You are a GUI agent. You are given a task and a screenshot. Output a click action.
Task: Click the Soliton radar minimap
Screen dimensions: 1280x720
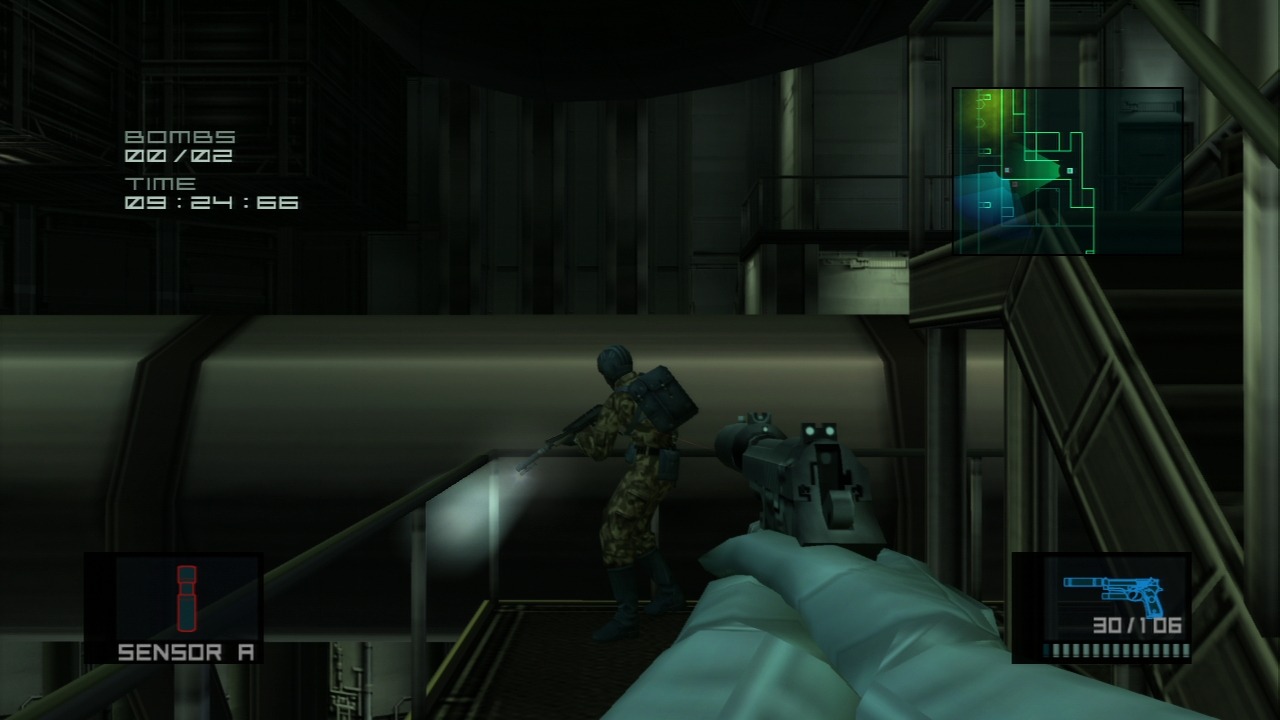pyautogui.click(x=1067, y=170)
